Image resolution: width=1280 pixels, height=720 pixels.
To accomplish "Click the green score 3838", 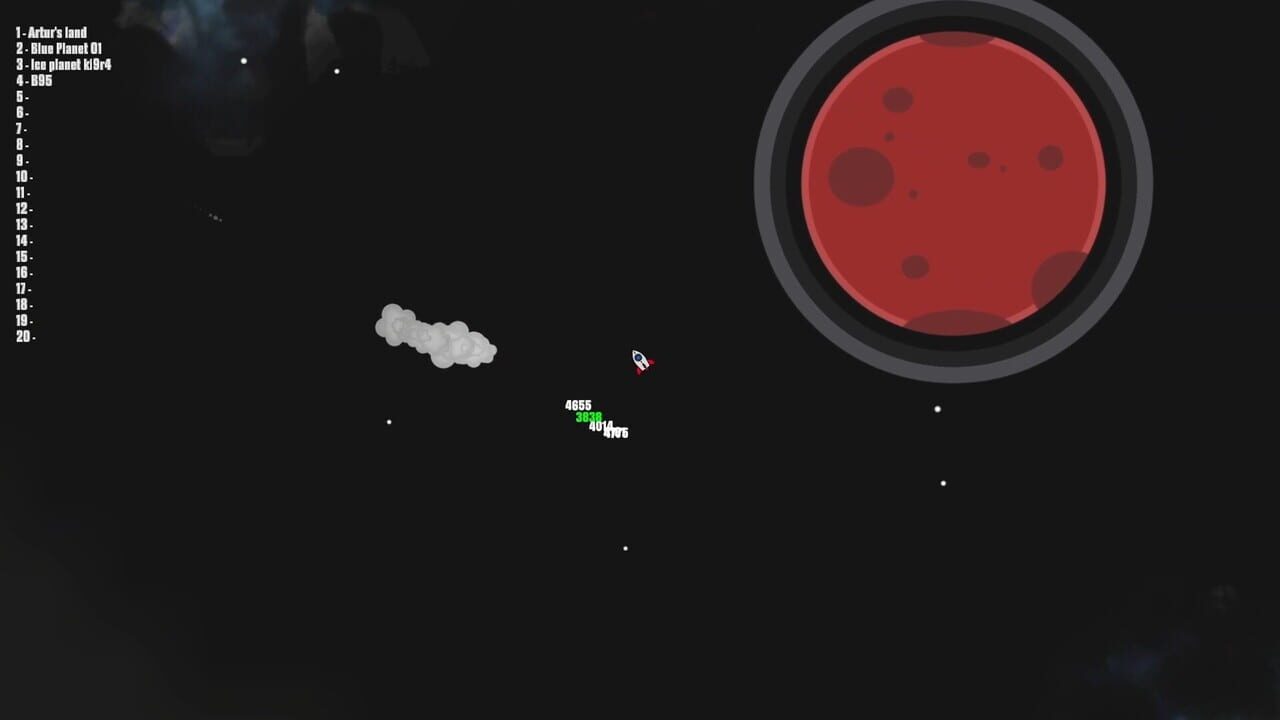I will click(x=589, y=415).
